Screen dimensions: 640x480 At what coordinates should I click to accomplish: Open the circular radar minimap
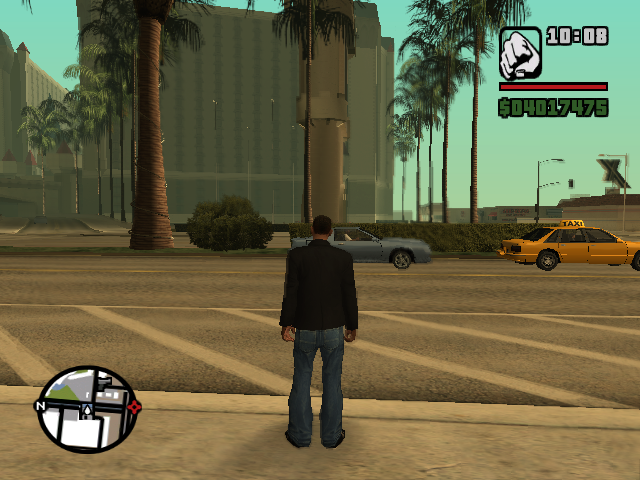tap(87, 408)
